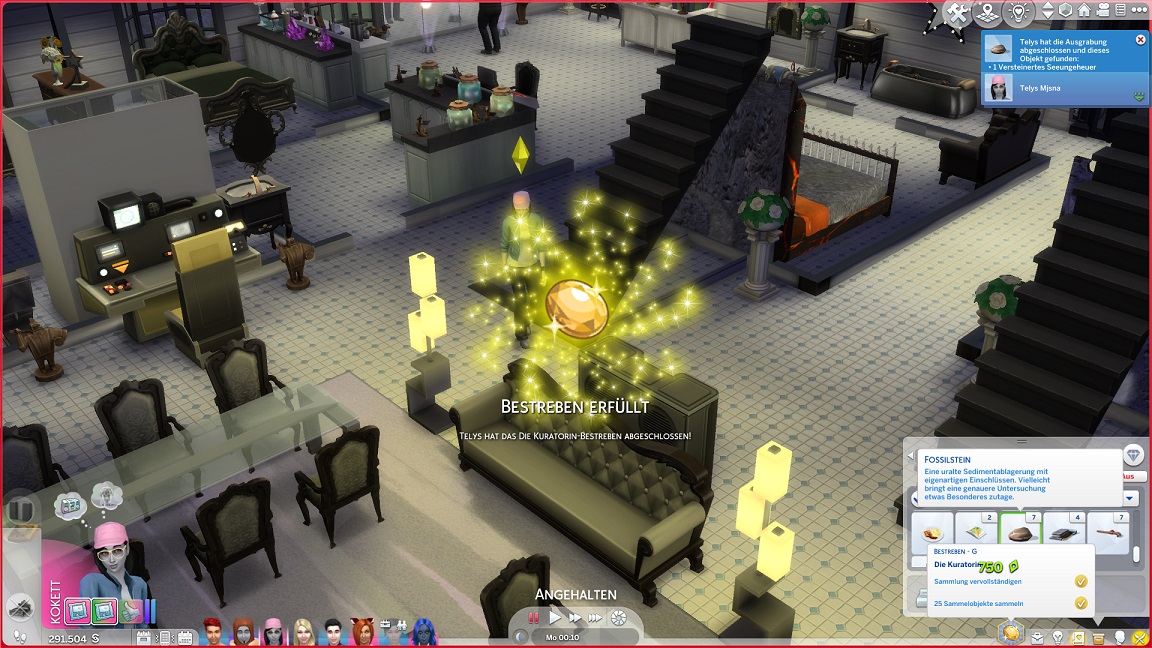This screenshot has height=648, width=1152.
Task: Resume play at normal speed
Action: tap(555, 618)
